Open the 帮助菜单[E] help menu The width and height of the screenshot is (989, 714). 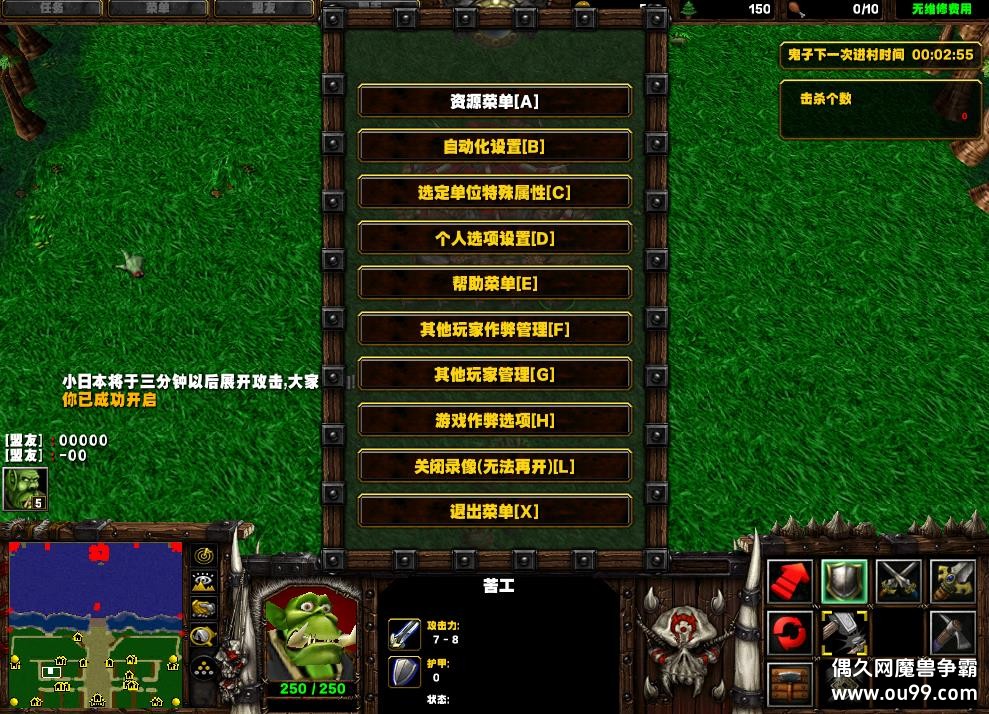click(x=494, y=284)
